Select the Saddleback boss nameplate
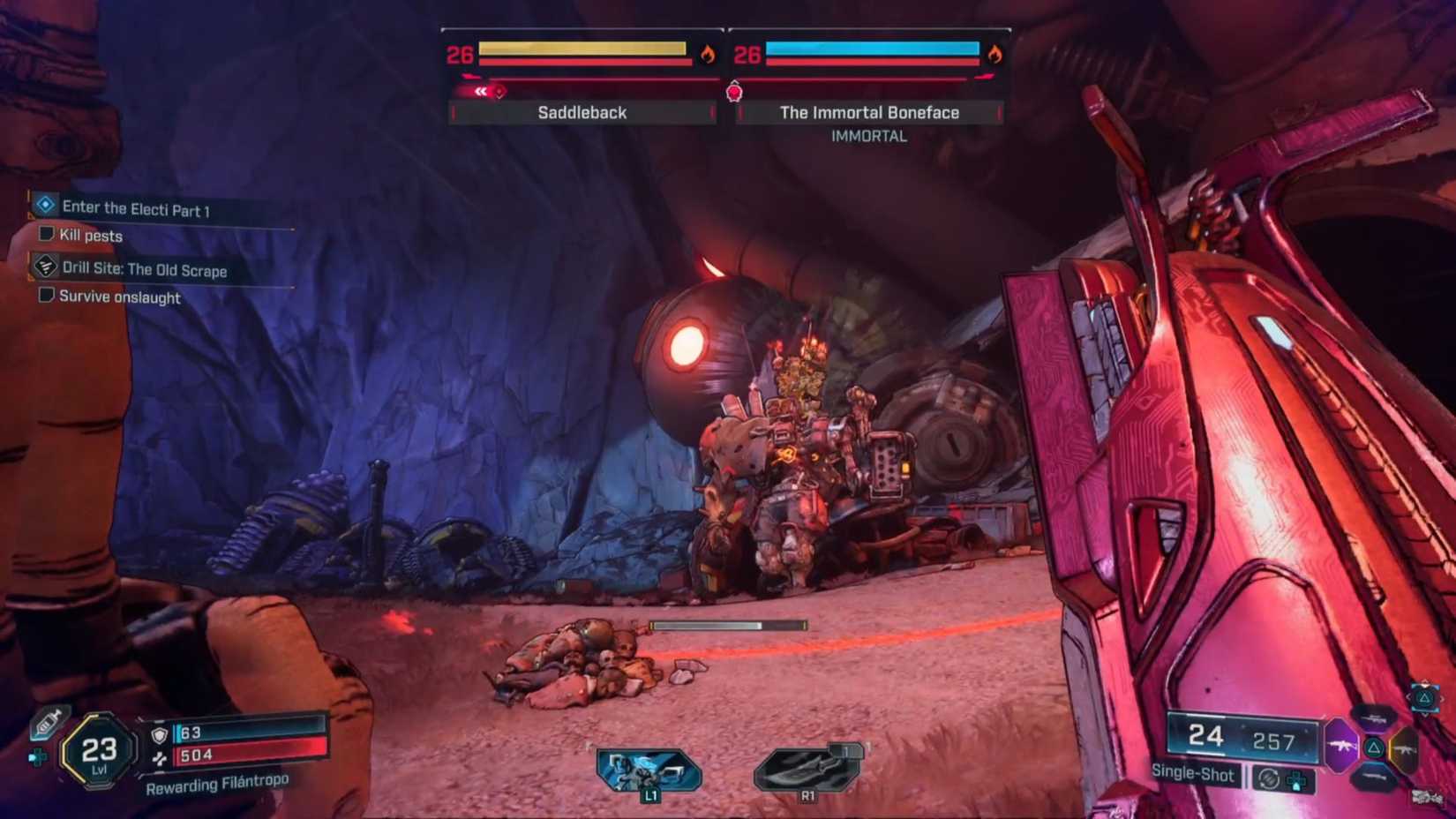 (x=582, y=112)
